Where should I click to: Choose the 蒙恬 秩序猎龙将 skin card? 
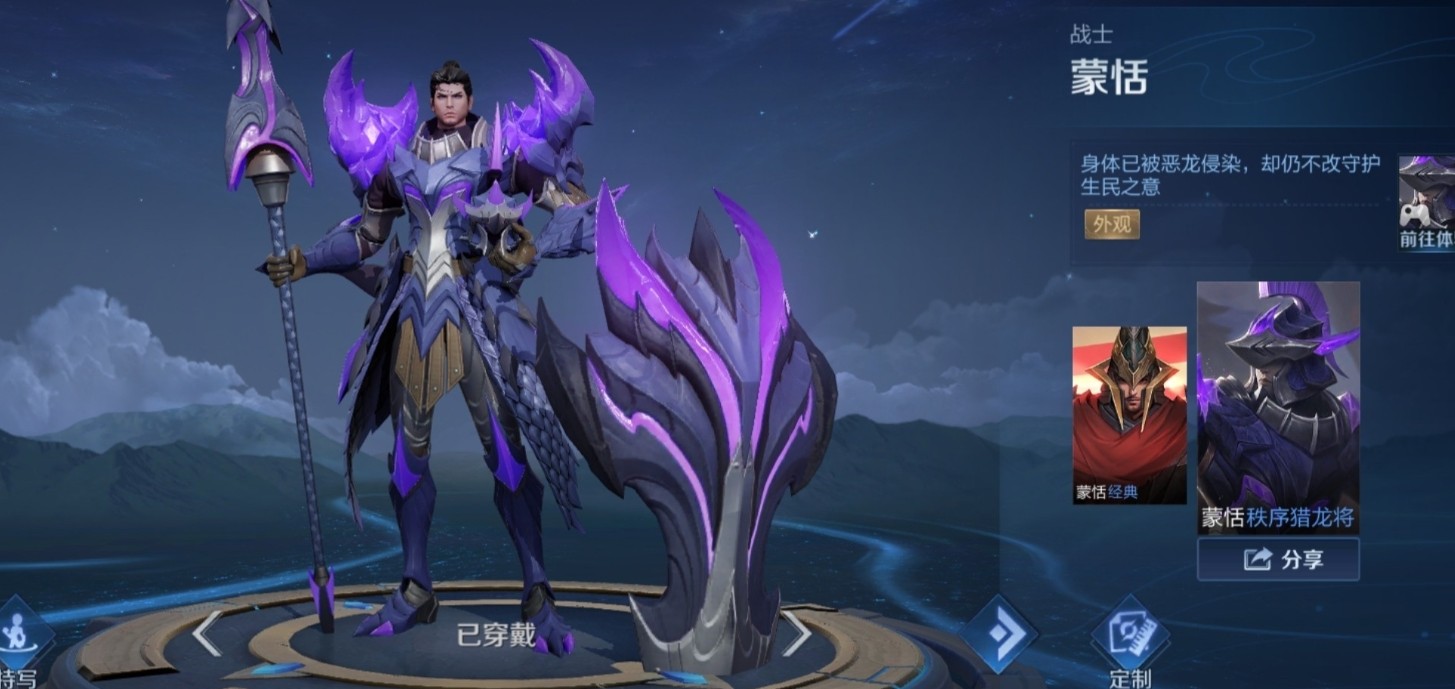coord(1277,406)
